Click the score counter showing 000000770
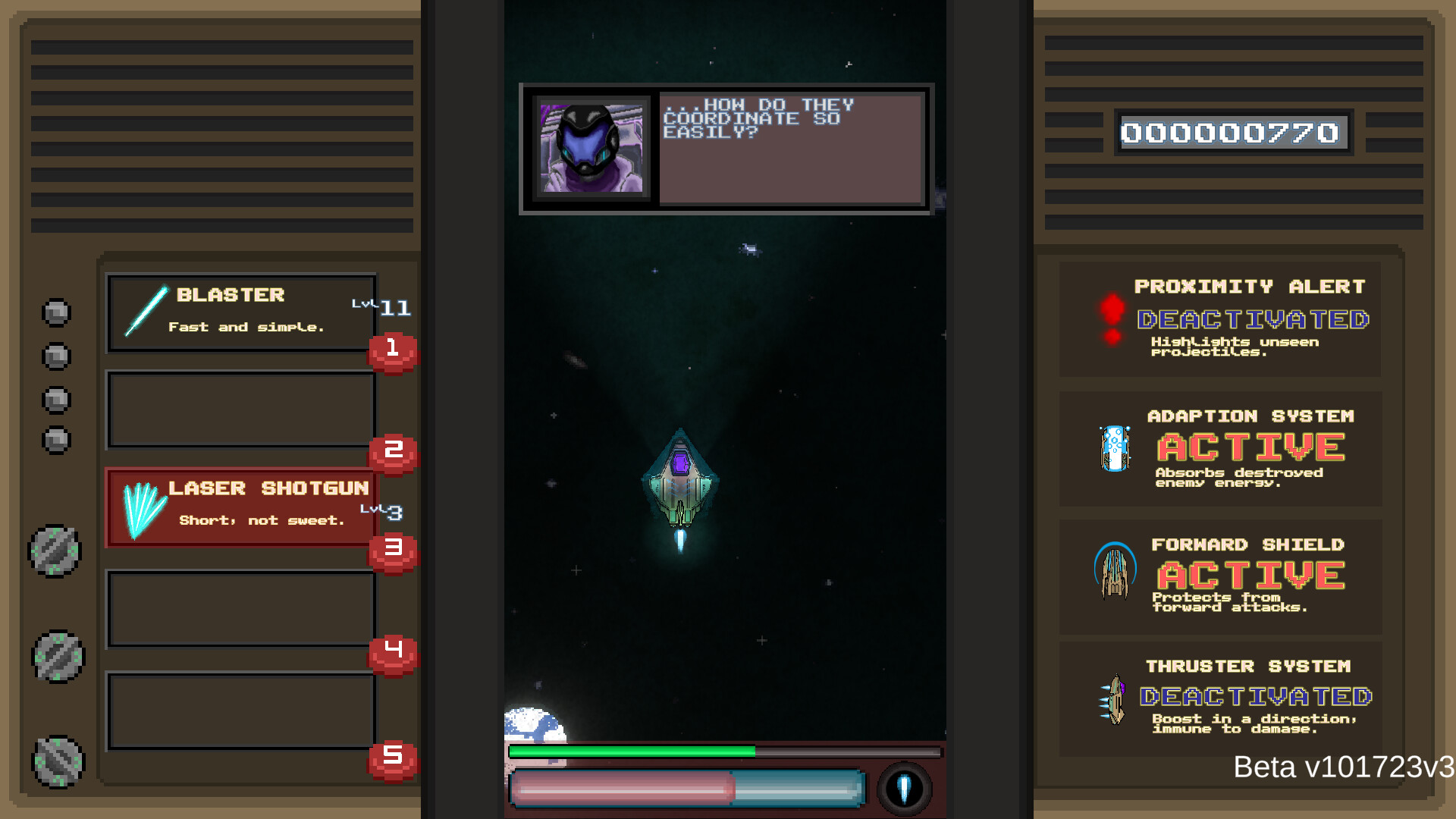The width and height of the screenshot is (1456, 819). coord(1233,133)
